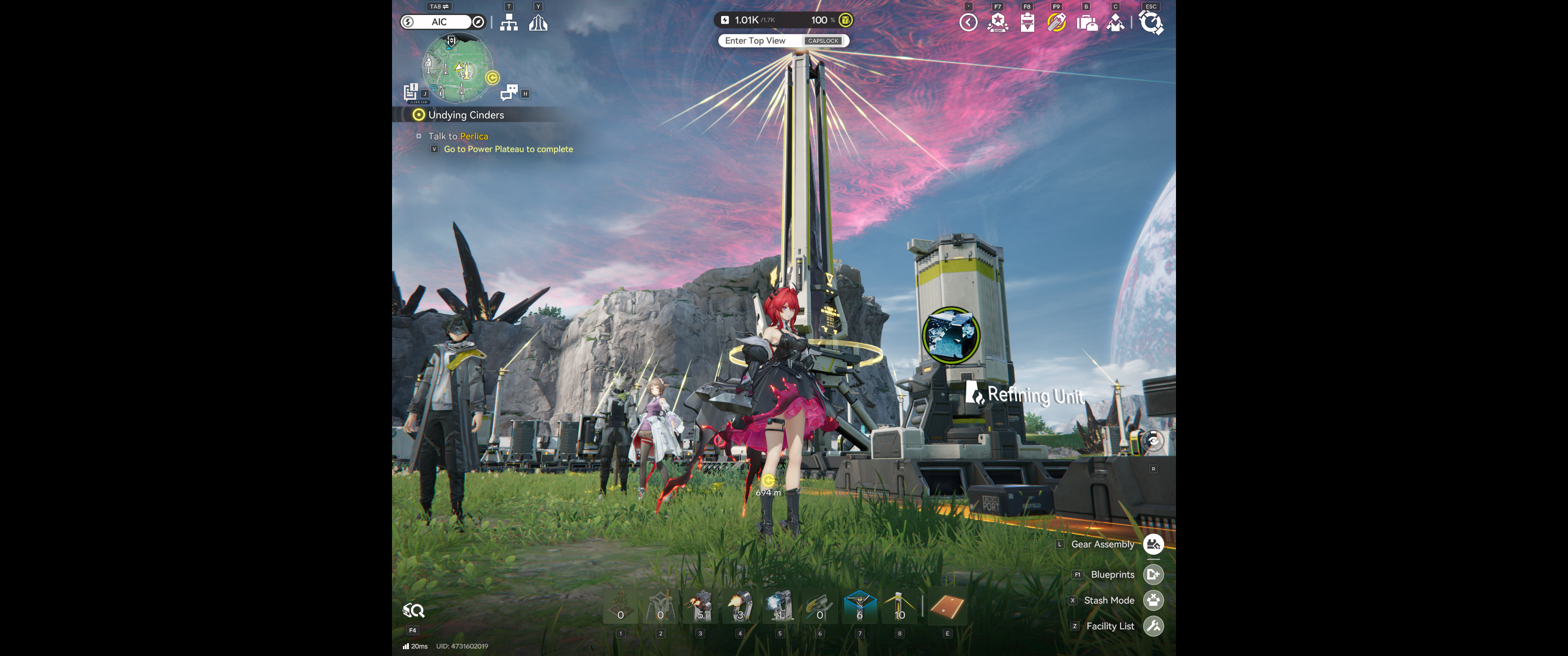Open the operator character icon
The width and height of the screenshot is (1568, 656).
tap(1115, 23)
